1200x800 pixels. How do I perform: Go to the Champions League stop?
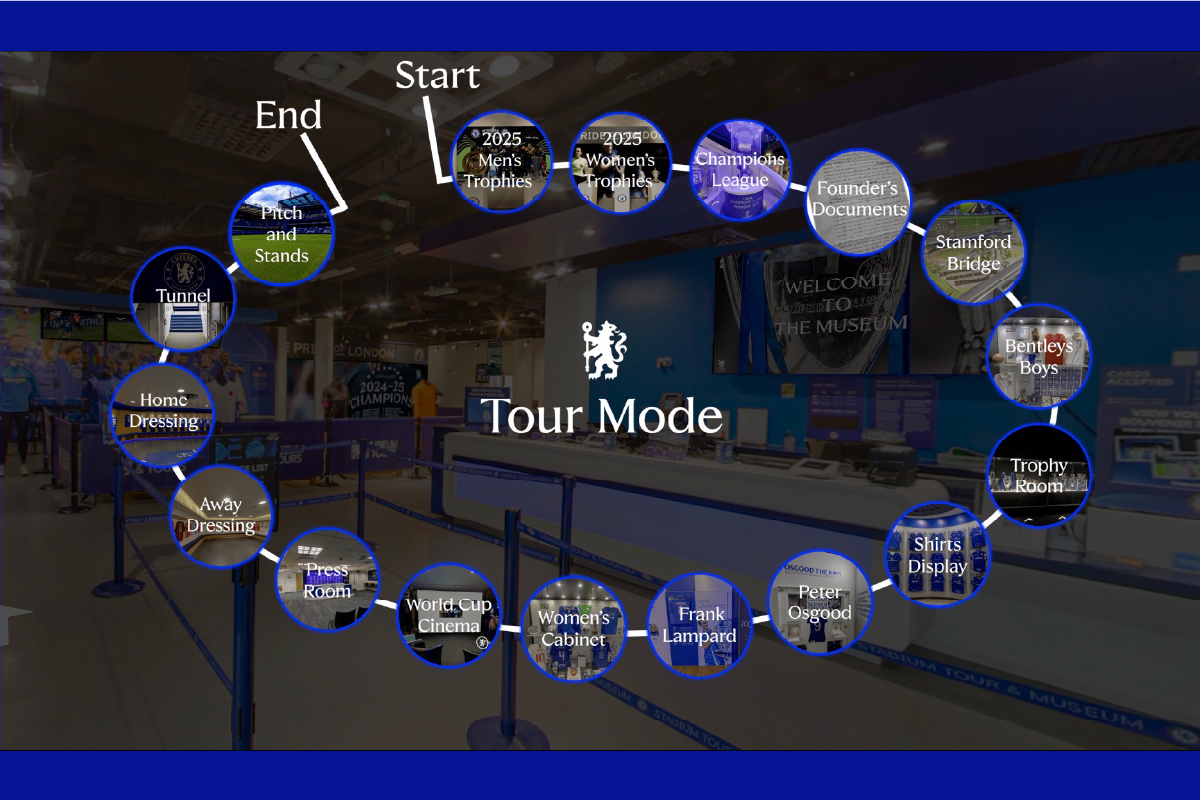(740, 170)
